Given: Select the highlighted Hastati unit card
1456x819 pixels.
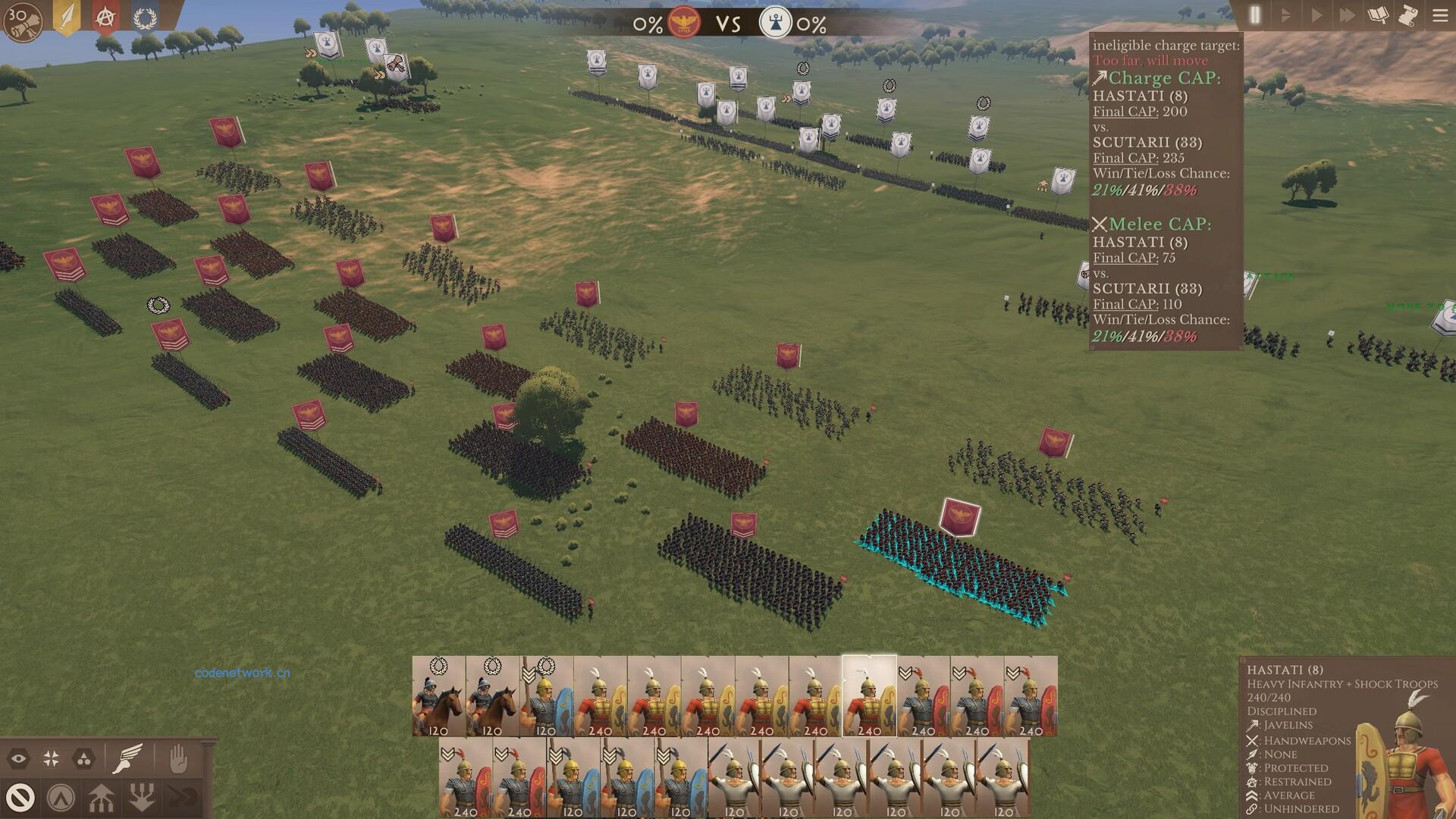Looking at the screenshot, I should (869, 696).
